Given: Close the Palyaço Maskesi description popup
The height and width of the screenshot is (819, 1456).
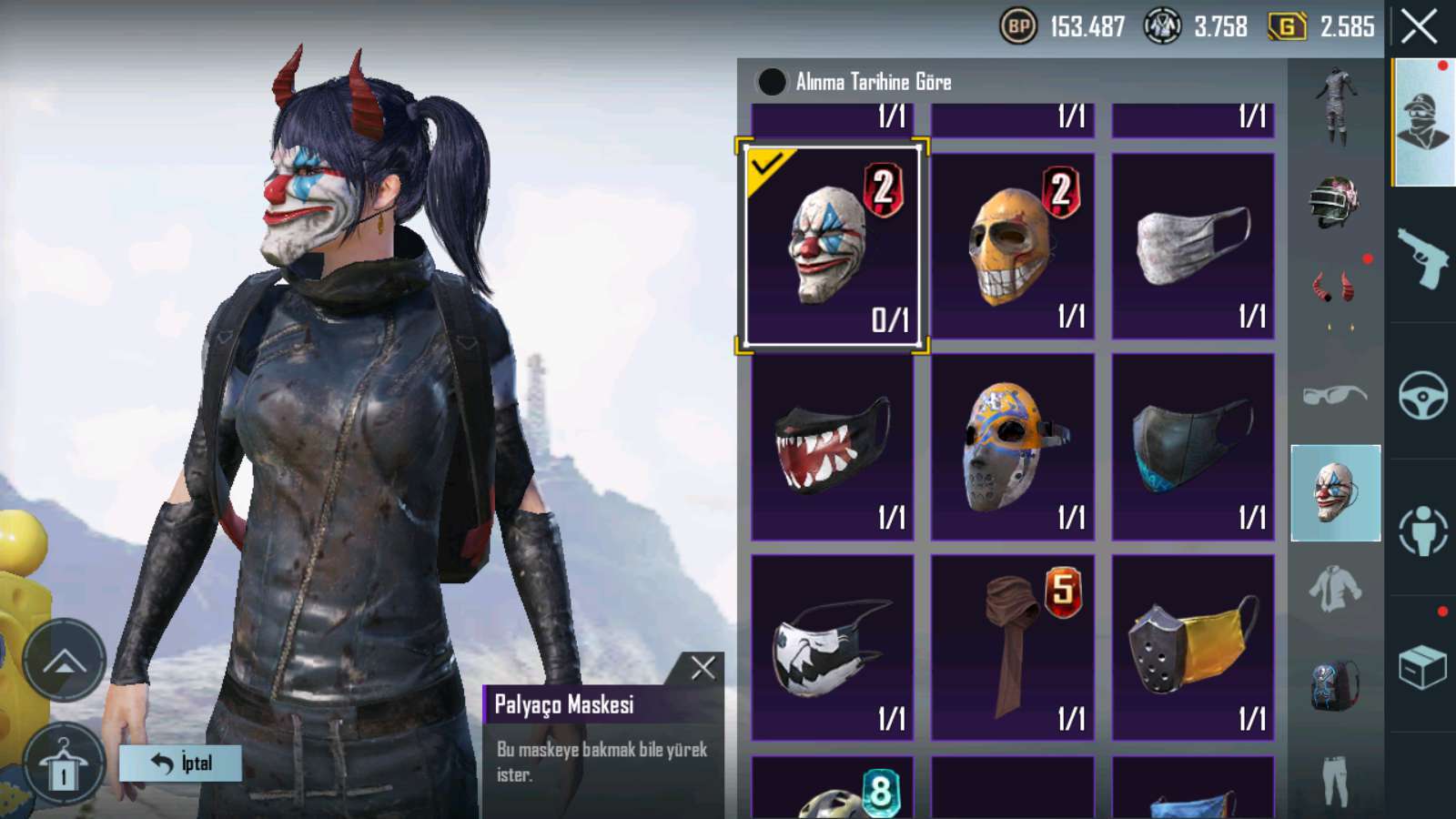Looking at the screenshot, I should (703, 669).
